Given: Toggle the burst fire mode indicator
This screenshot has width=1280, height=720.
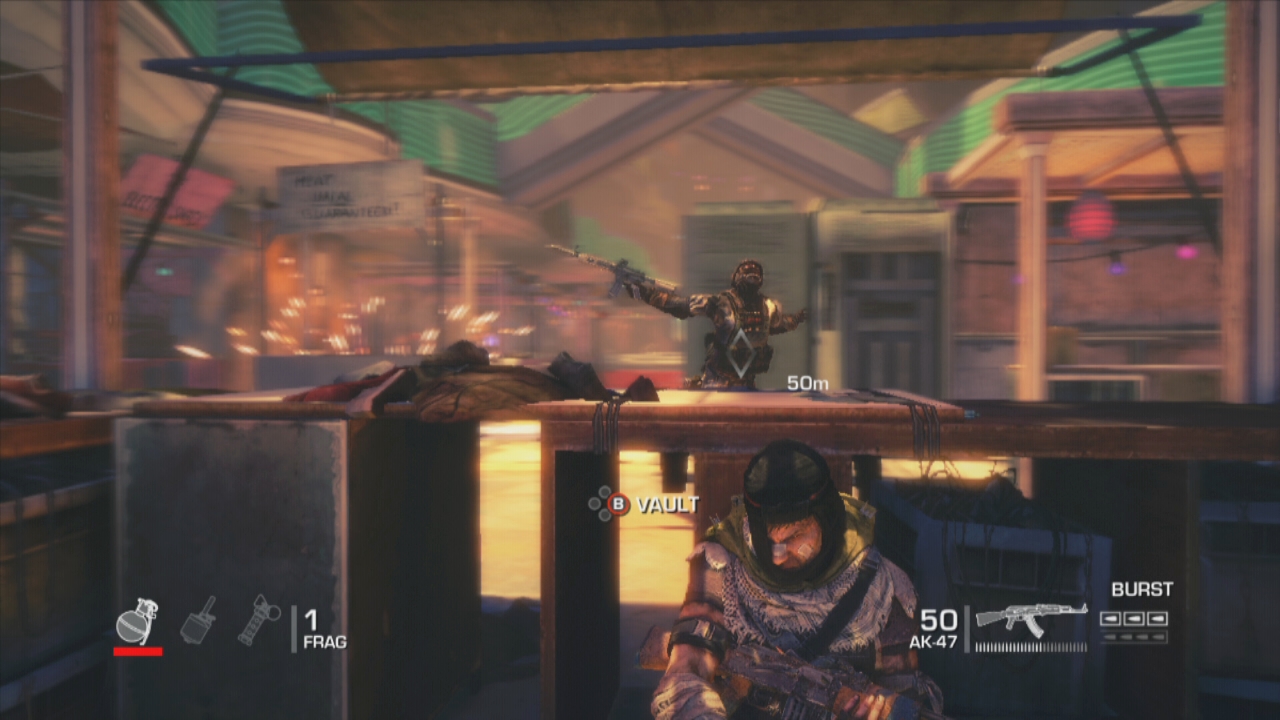Looking at the screenshot, I should coord(1133,619).
